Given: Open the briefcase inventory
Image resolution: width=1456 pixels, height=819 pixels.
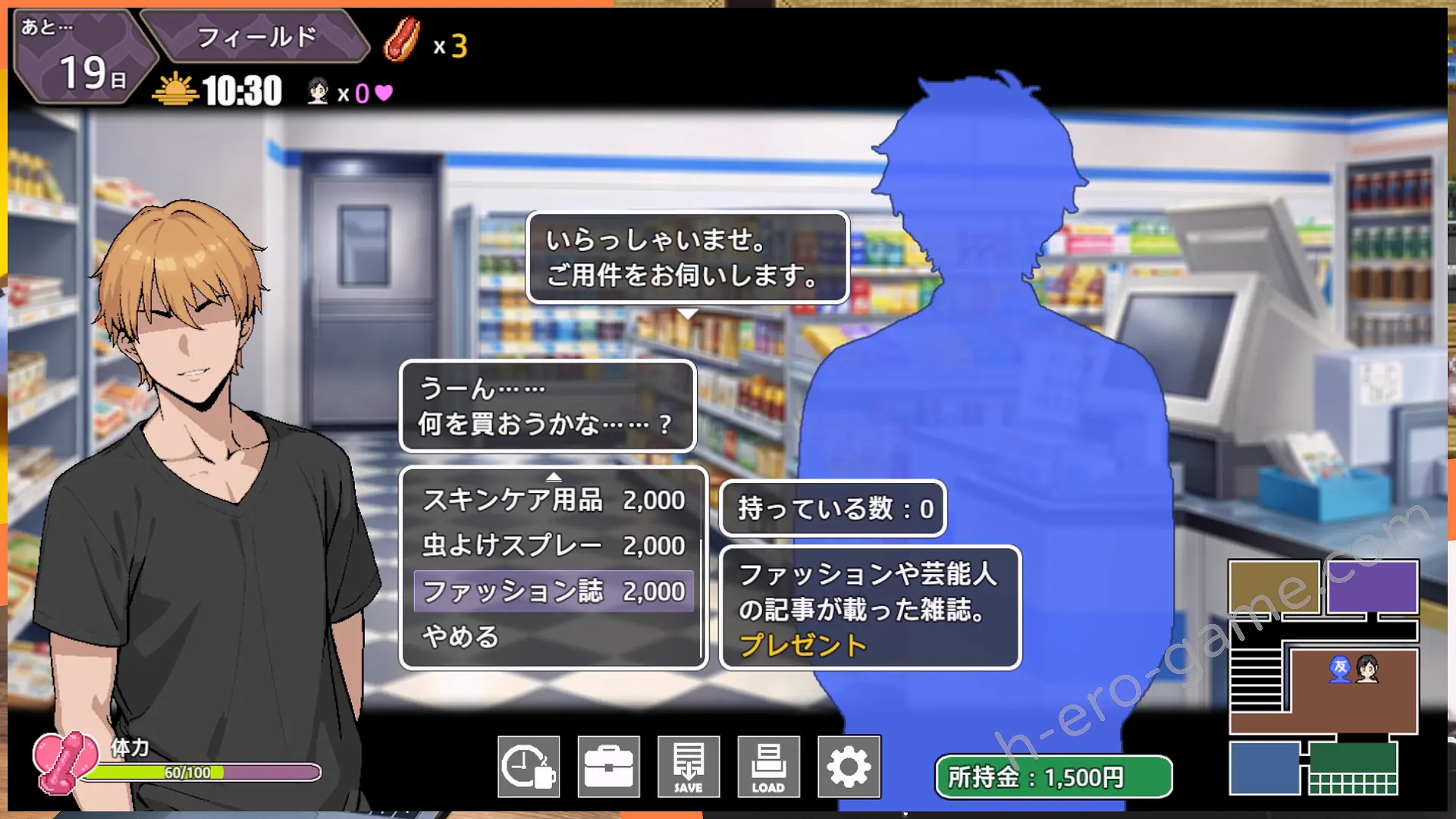Looking at the screenshot, I should point(609,767).
